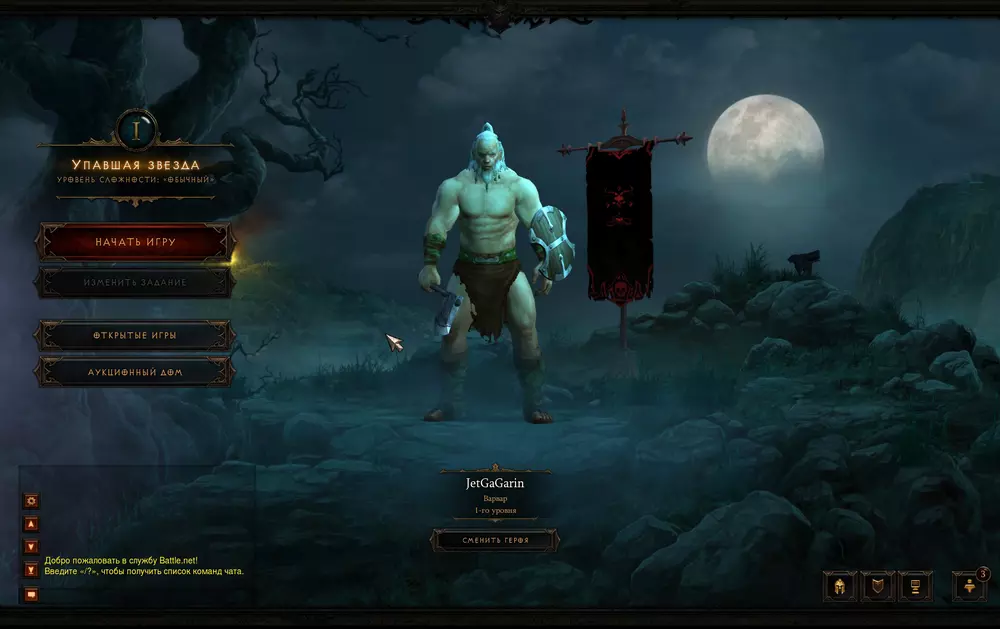Select the Изменить задание button
The height and width of the screenshot is (629, 1000).
(136, 283)
